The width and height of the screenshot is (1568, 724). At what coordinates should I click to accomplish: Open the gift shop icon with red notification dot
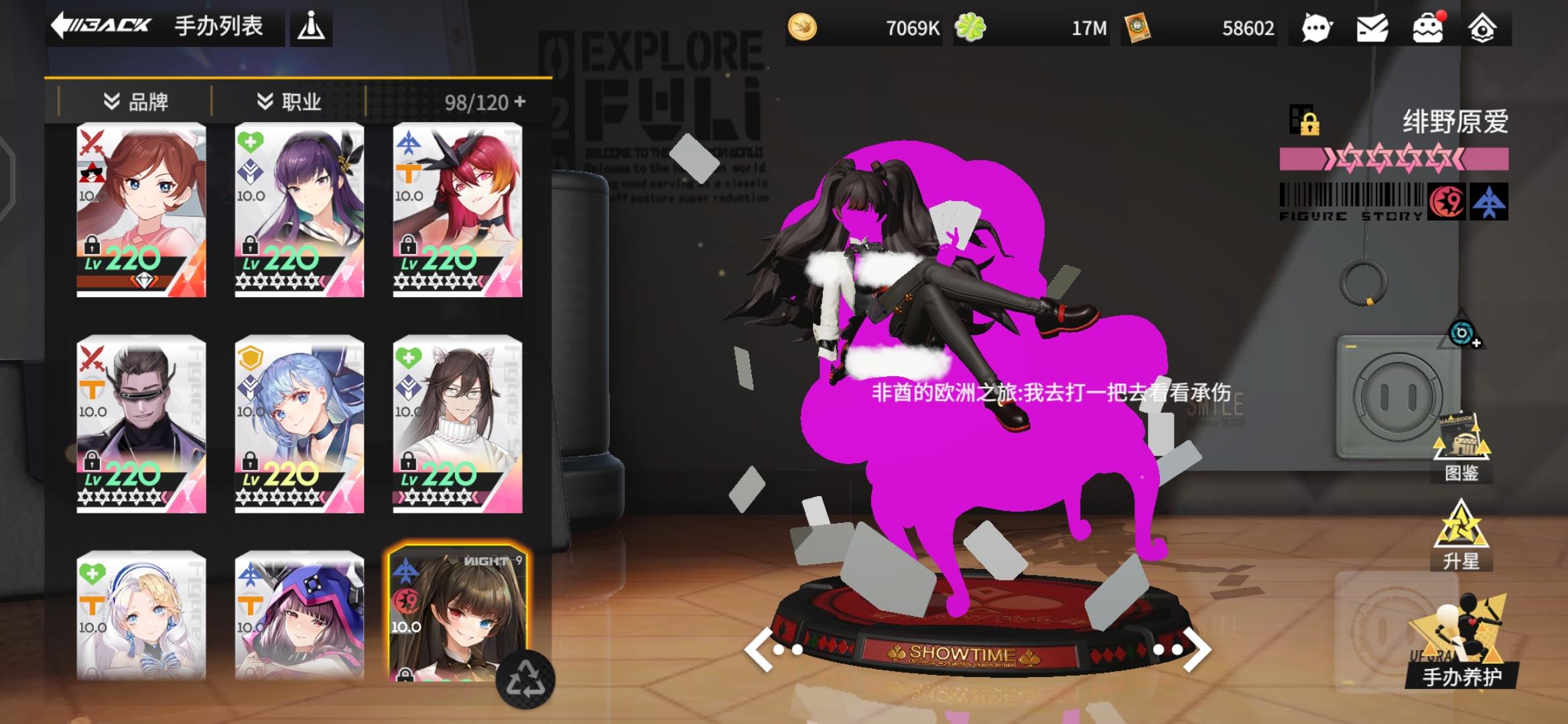[x=1428, y=28]
